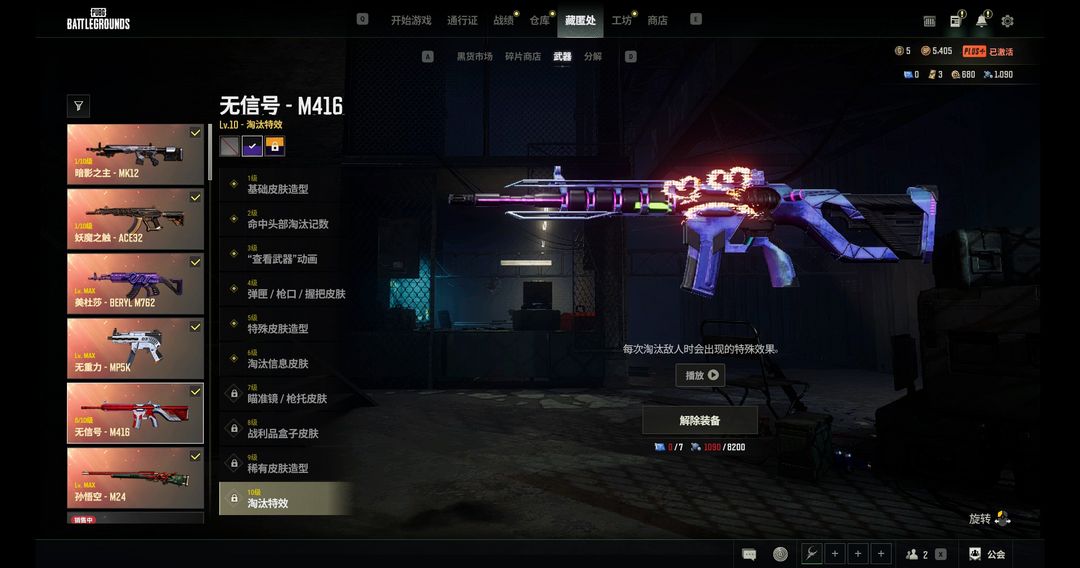Choose the 孙悟空 M24 skin

135,477
